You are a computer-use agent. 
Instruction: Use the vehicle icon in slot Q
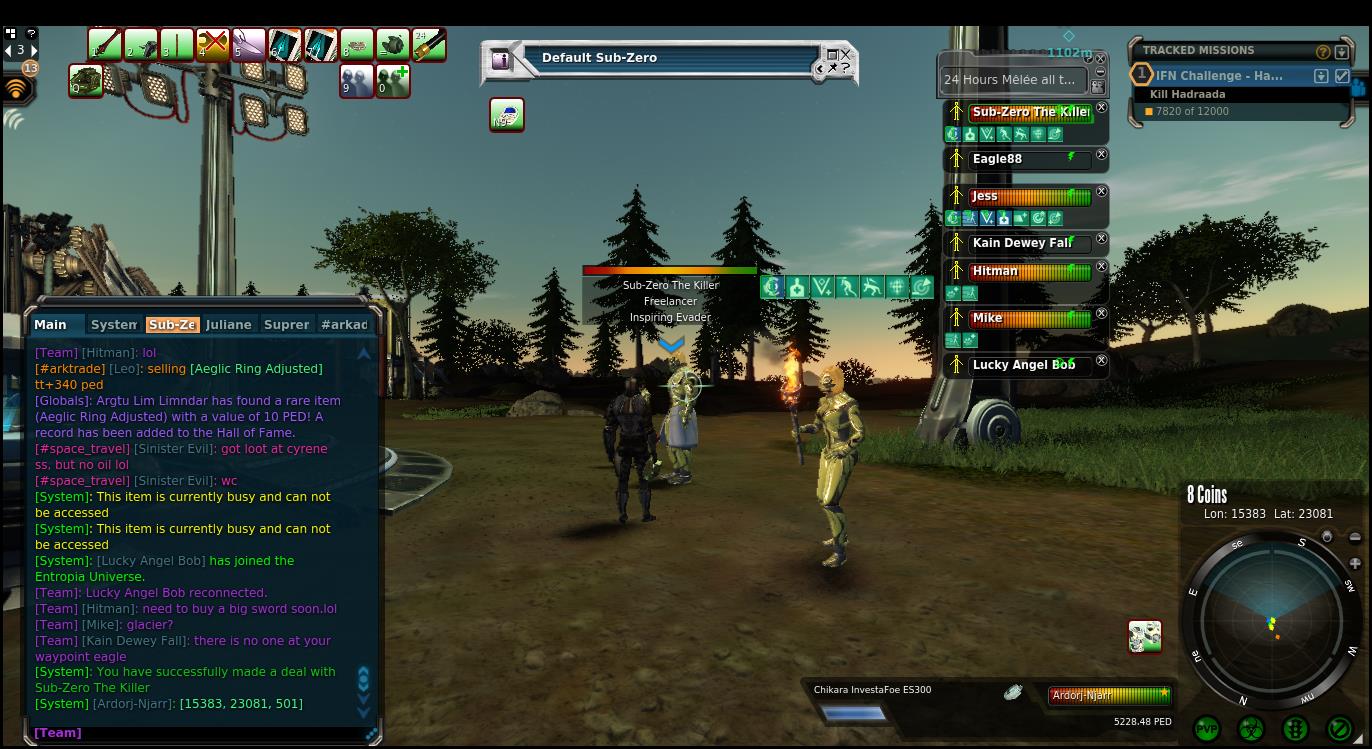click(x=86, y=81)
